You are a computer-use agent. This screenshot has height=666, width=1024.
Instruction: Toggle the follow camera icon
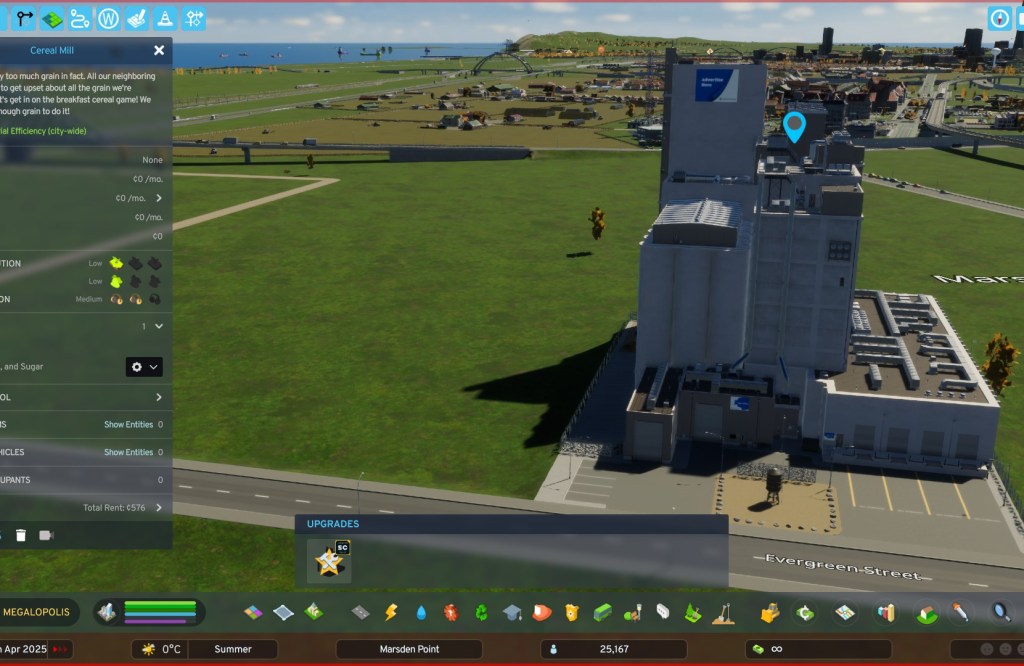coord(46,535)
